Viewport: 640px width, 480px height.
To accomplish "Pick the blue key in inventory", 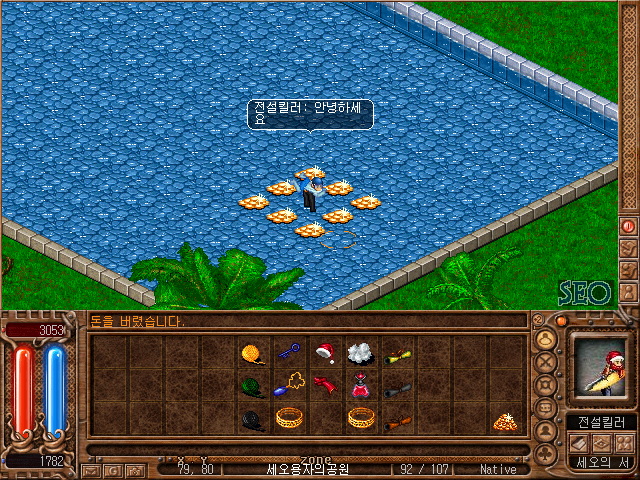I will tap(288, 352).
